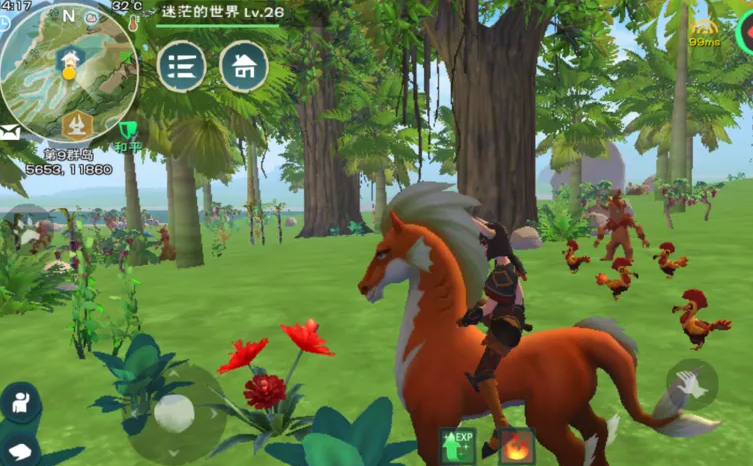Open the mail envelope icon
Viewport: 753px width, 466px height.
(10, 133)
